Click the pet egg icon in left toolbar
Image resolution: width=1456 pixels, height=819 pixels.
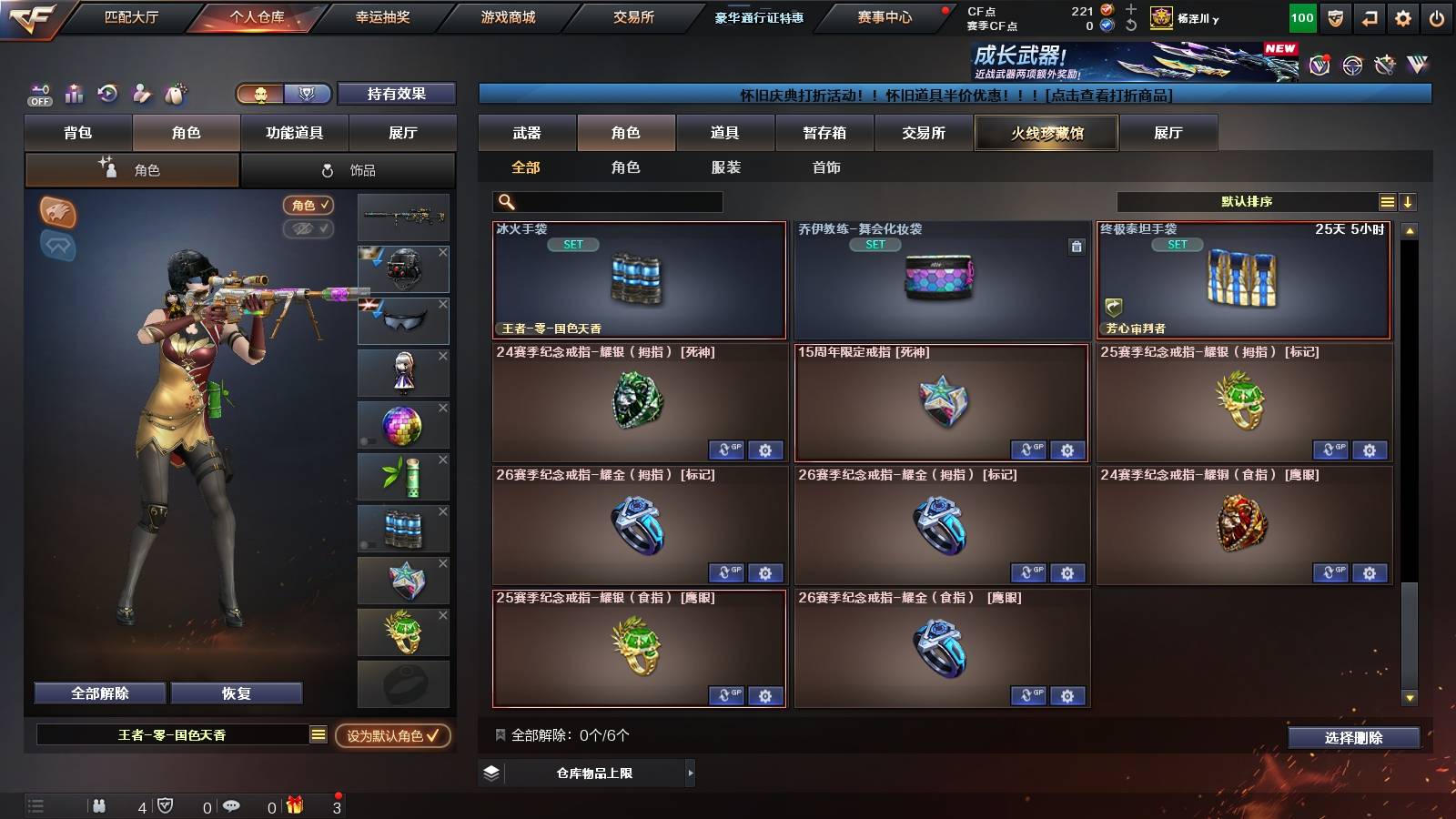173,94
